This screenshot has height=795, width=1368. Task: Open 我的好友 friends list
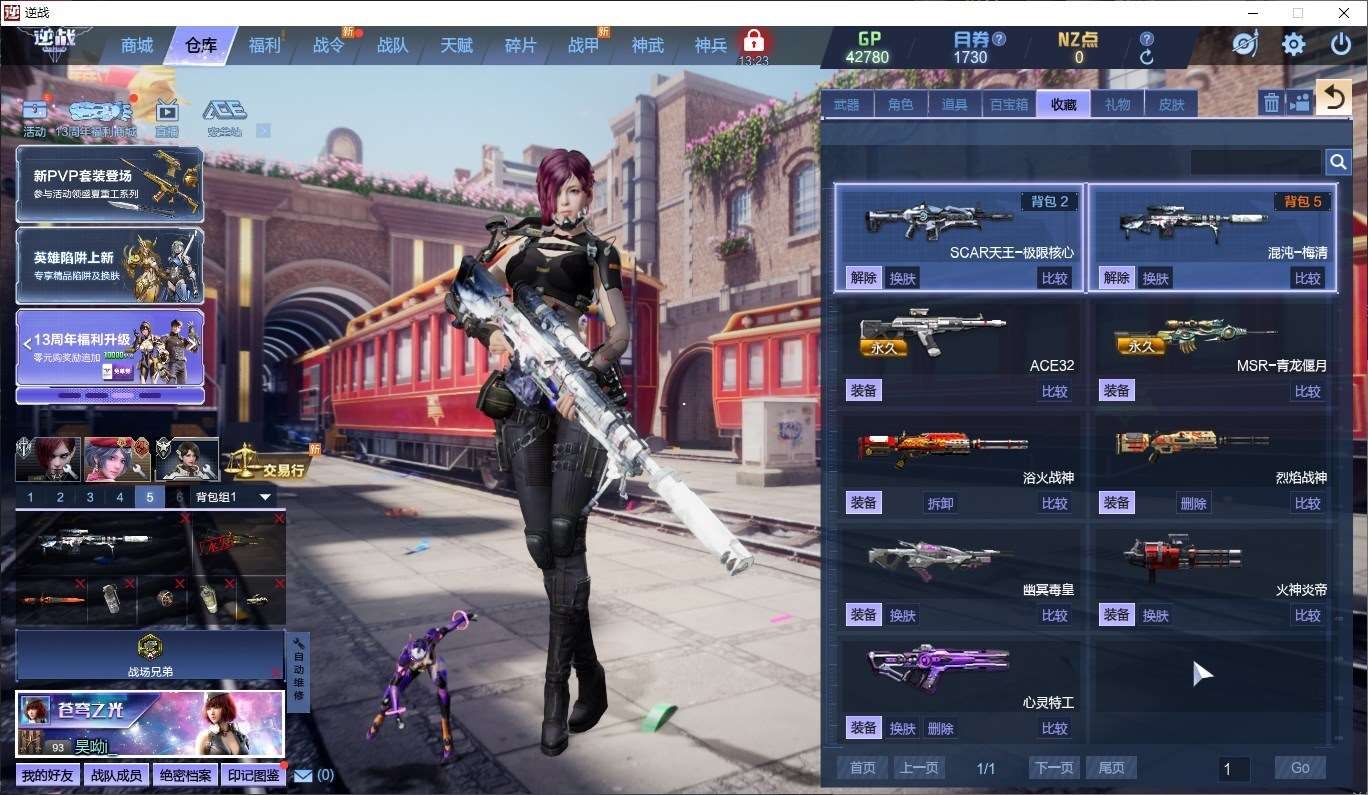48,775
